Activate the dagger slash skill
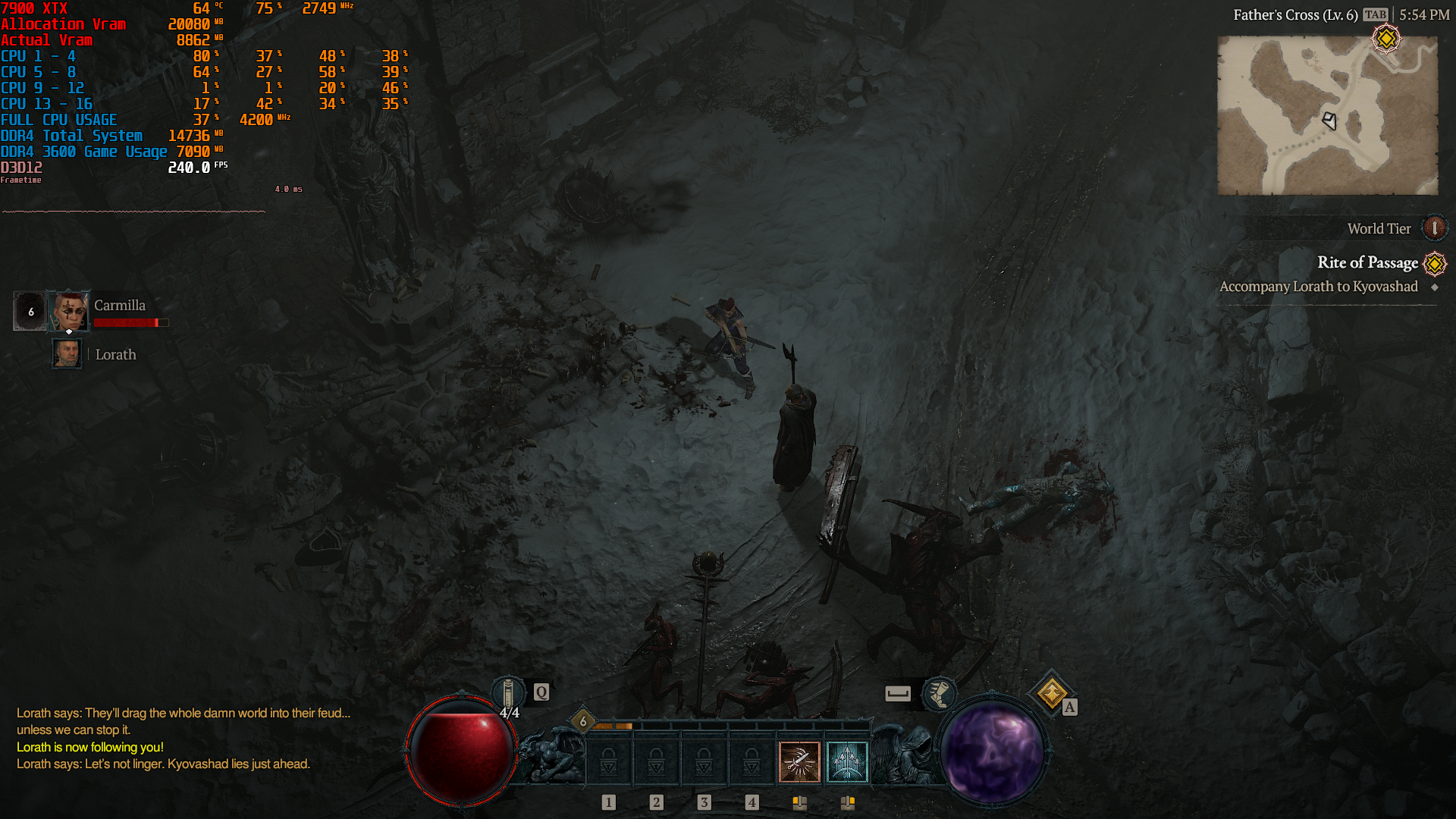 (x=799, y=761)
